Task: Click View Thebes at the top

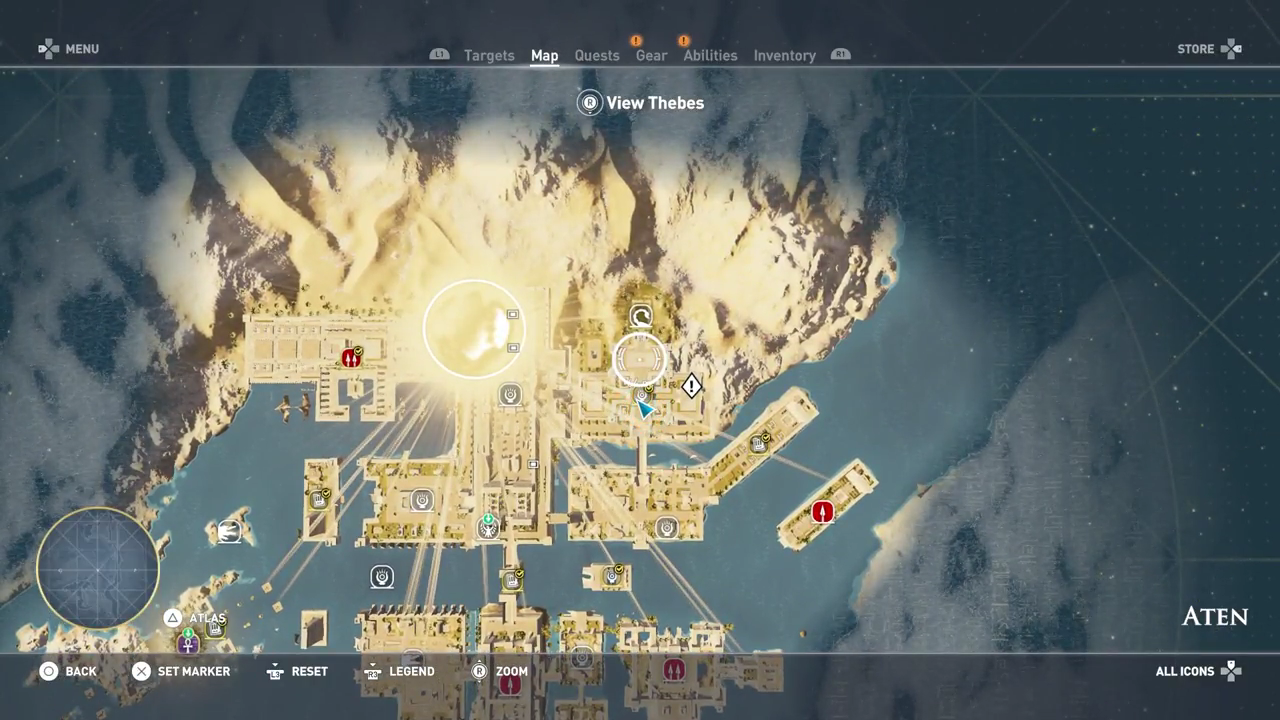Action: pos(640,103)
